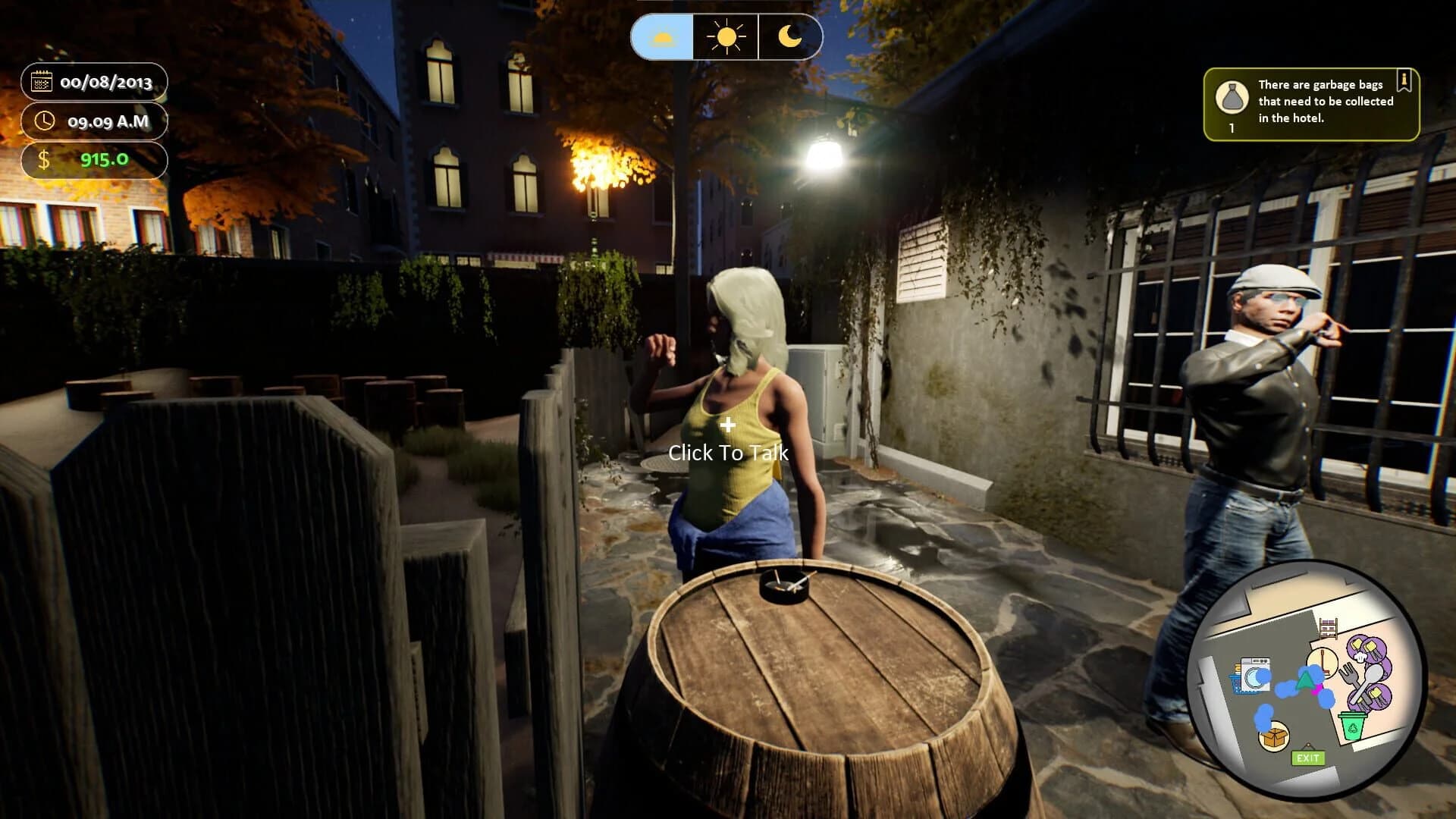Viewport: 1456px width, 819px height.
Task: Open the info bookmark on the garbage notification
Action: [x=1404, y=80]
